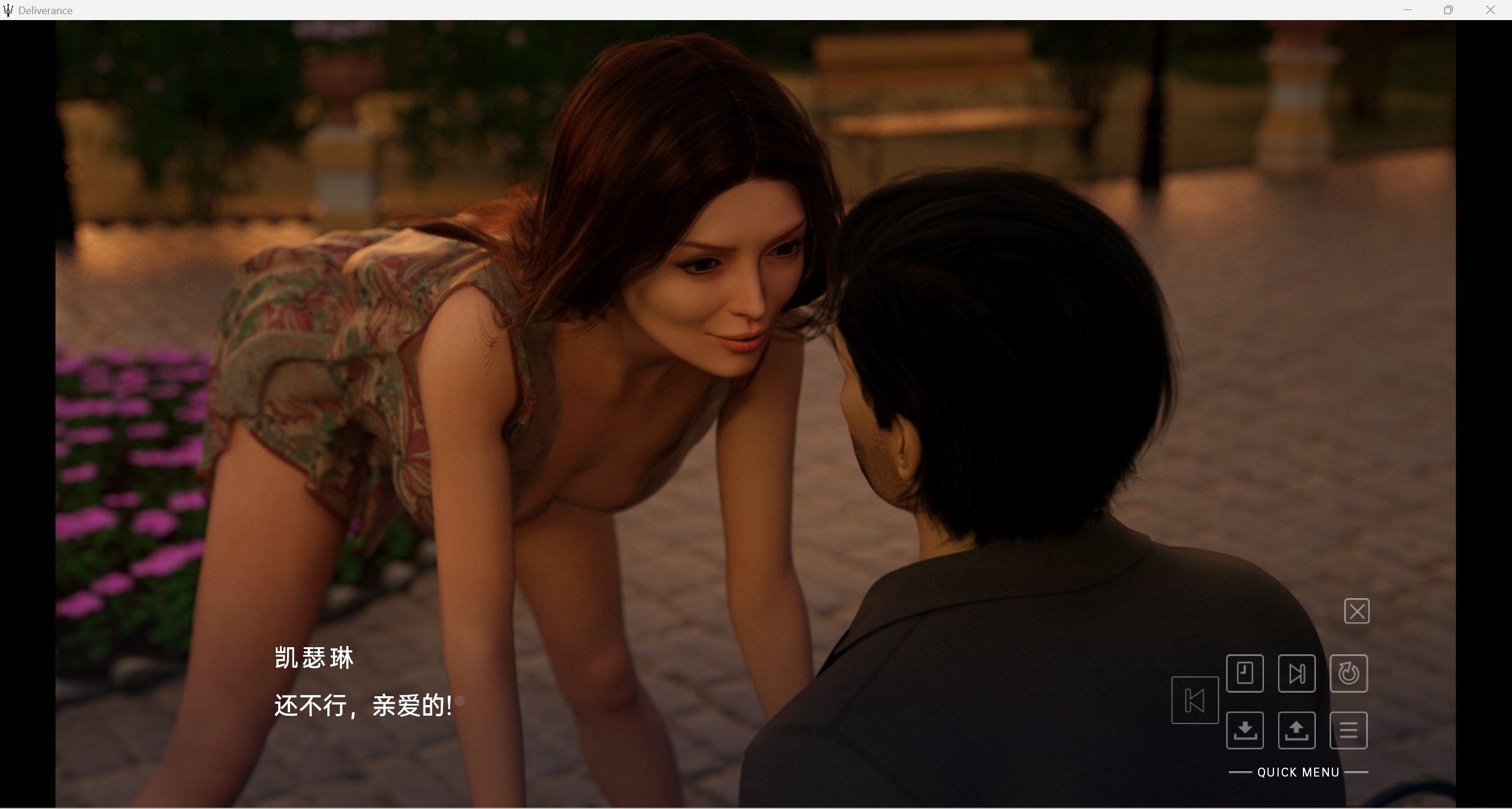Click dialogue text 还不行，亲爱的! to advance

[362, 706]
